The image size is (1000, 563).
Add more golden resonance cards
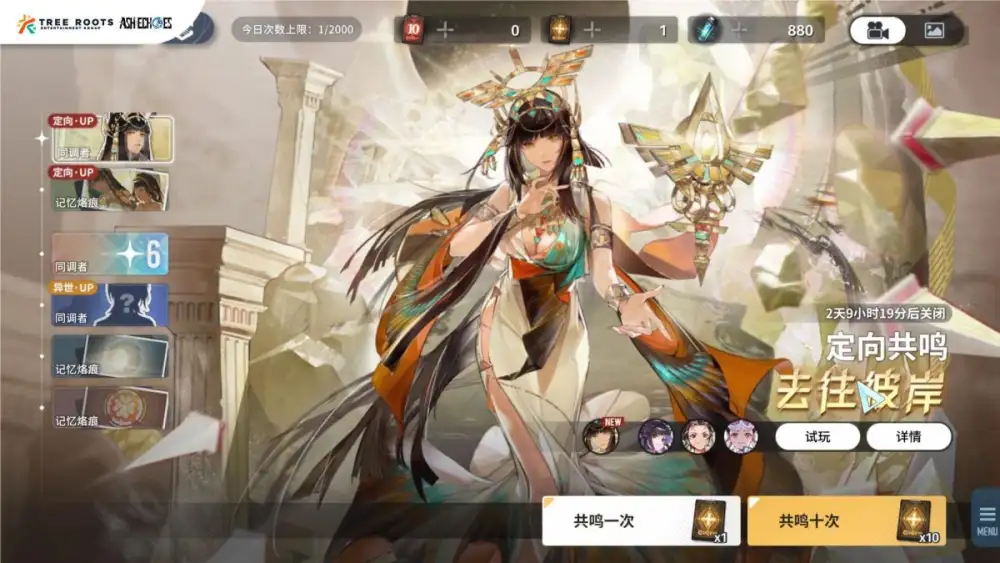[592, 30]
